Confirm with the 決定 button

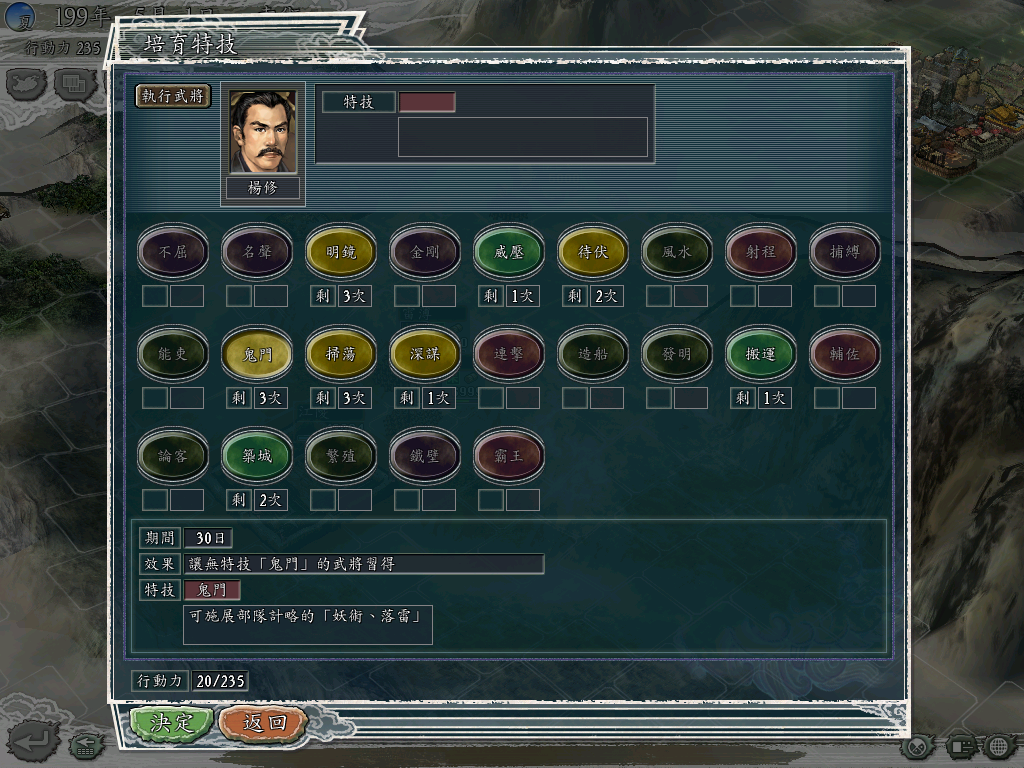[x=172, y=722]
